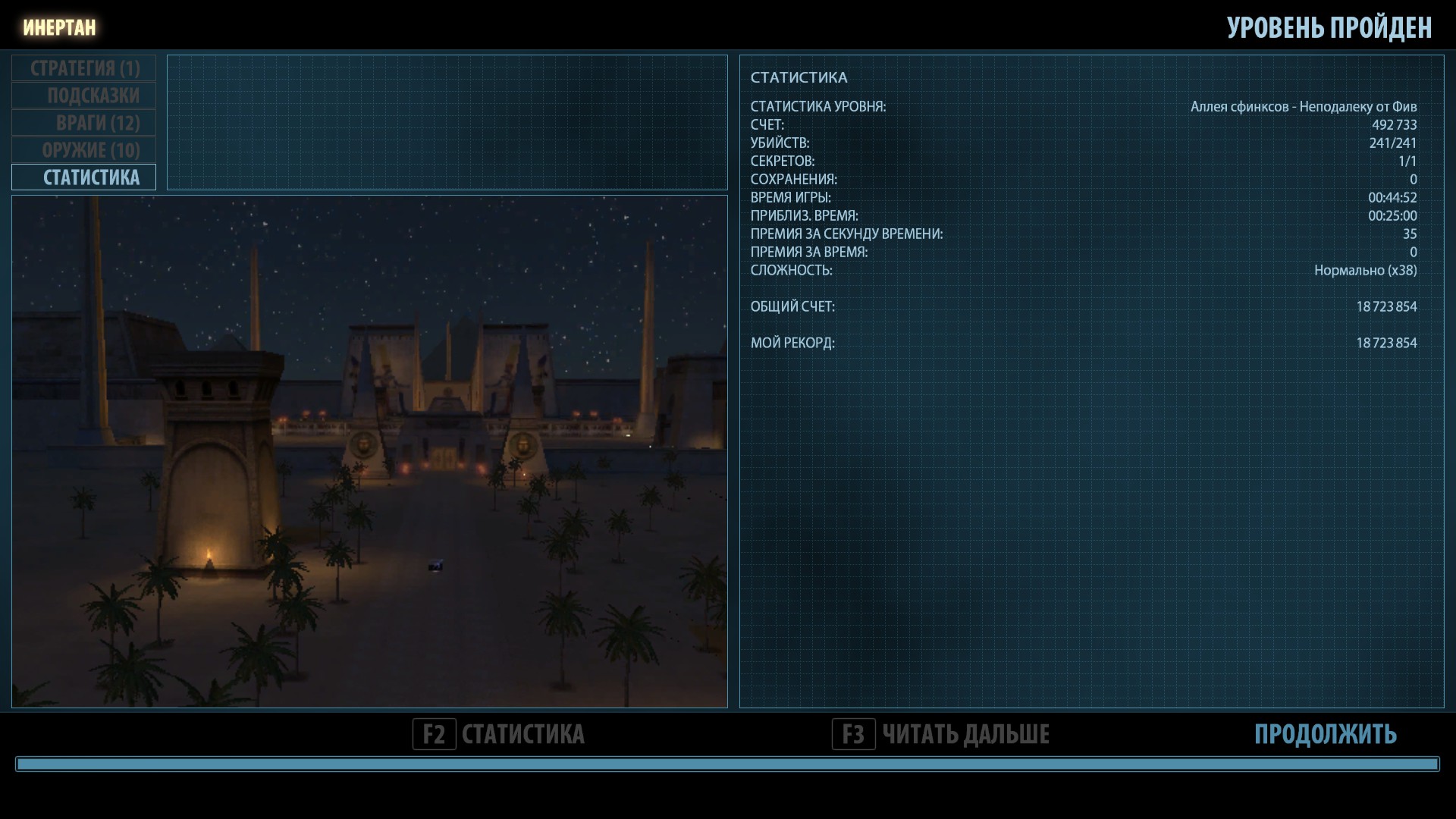Screen dimensions: 1456x819
Task: Show the Враги (12) tab
Action: point(84,123)
